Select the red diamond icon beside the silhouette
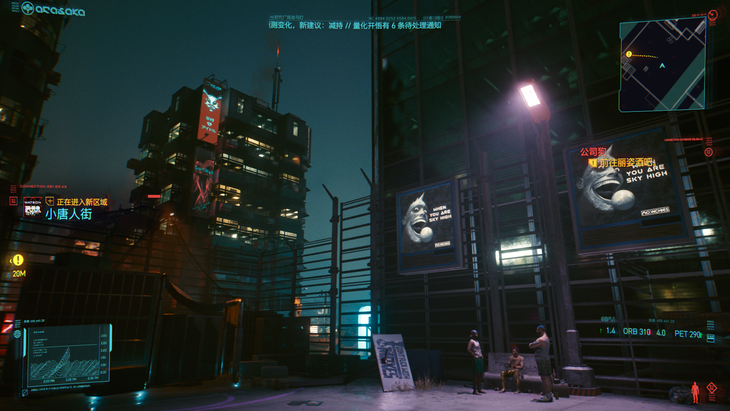 pos(712,388)
